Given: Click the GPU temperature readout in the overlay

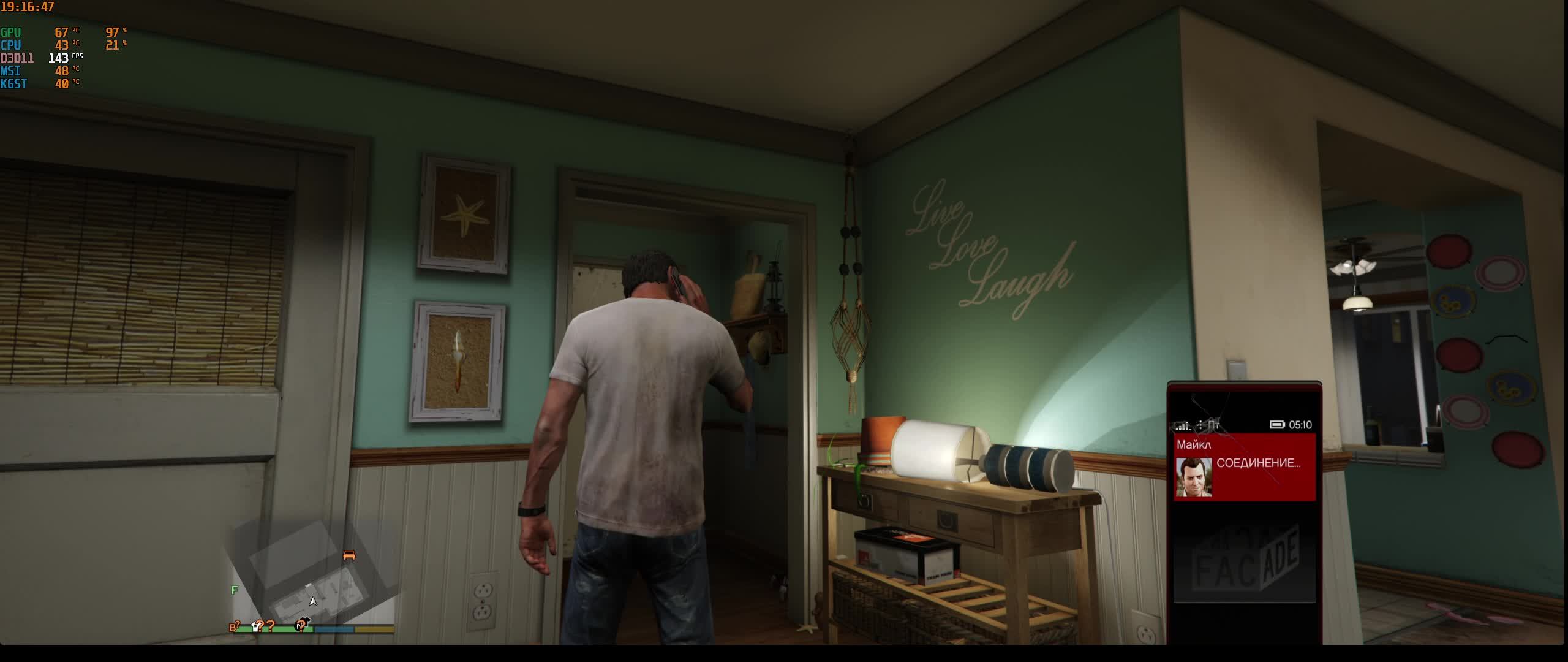Looking at the screenshot, I should tap(63, 31).
